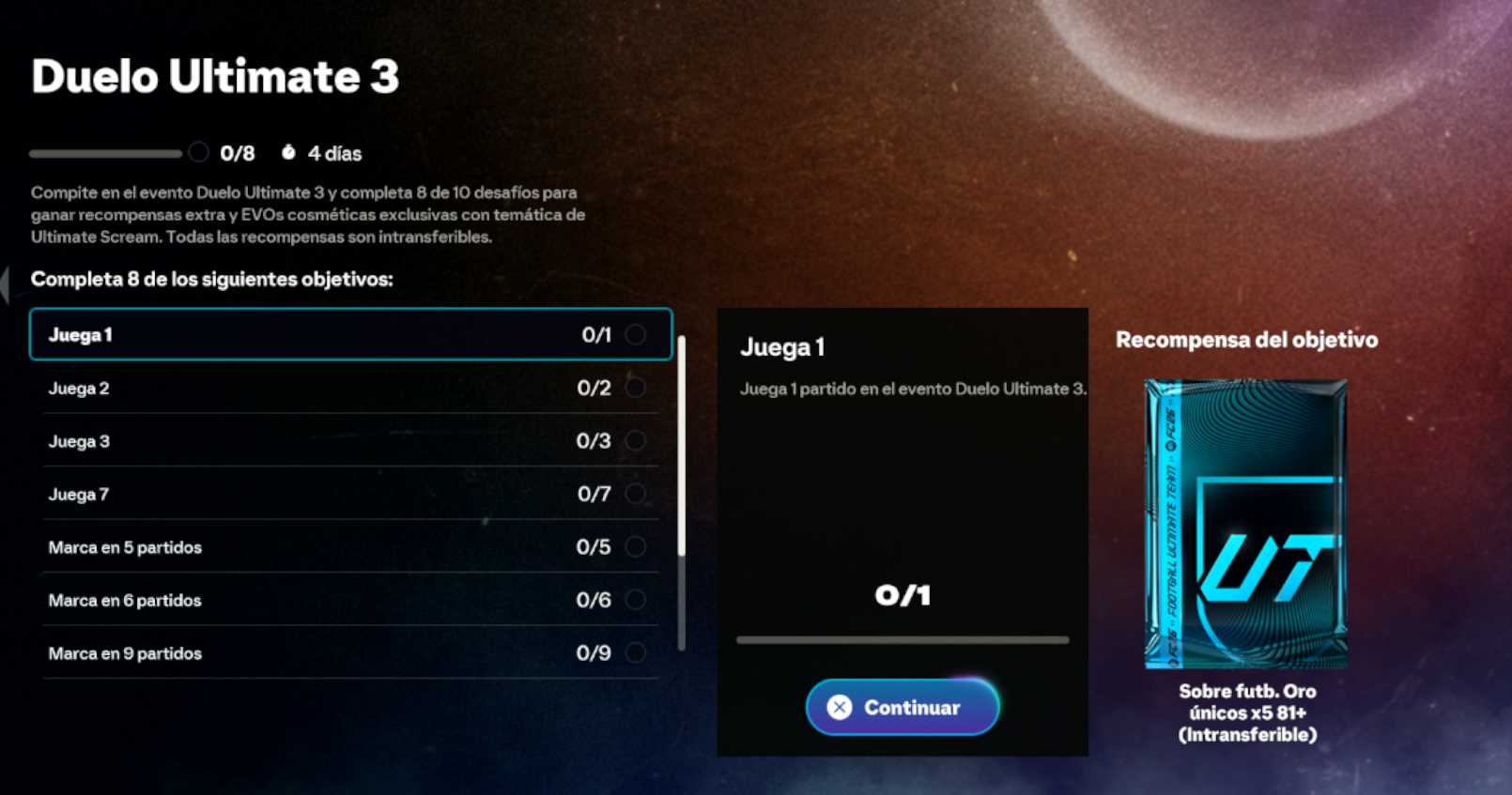Image resolution: width=1512 pixels, height=795 pixels.
Task: Click the Continuar button
Action: tap(902, 707)
